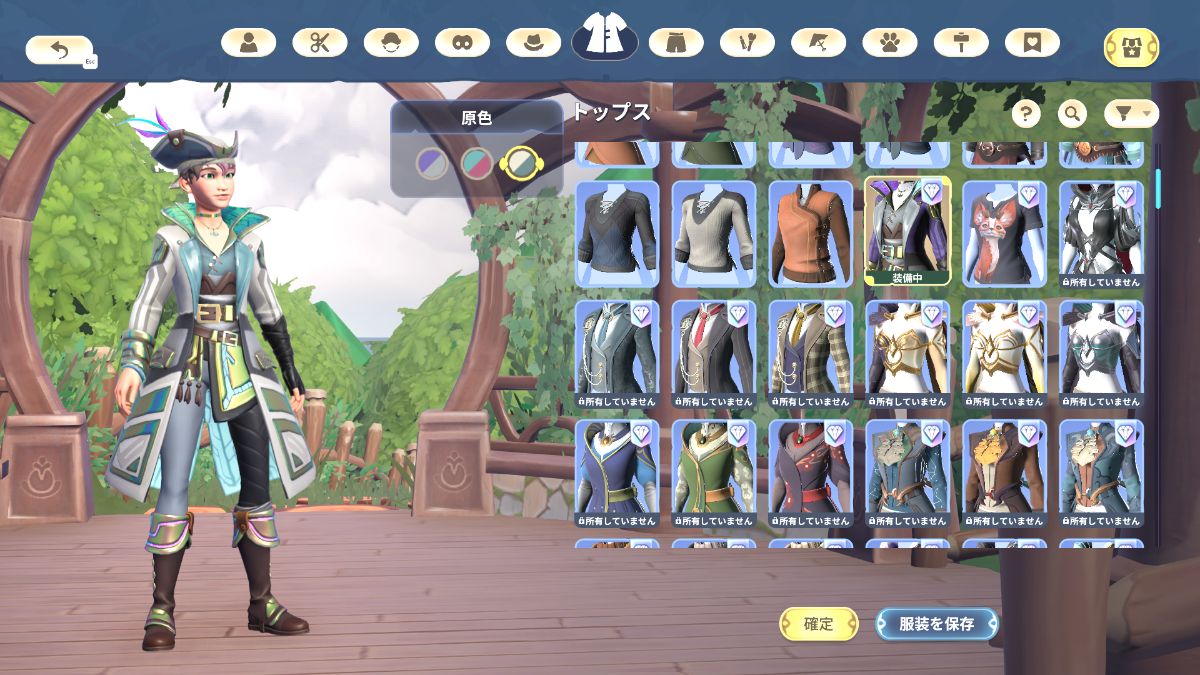
Task: Open the filter dropdown
Action: tap(1131, 114)
